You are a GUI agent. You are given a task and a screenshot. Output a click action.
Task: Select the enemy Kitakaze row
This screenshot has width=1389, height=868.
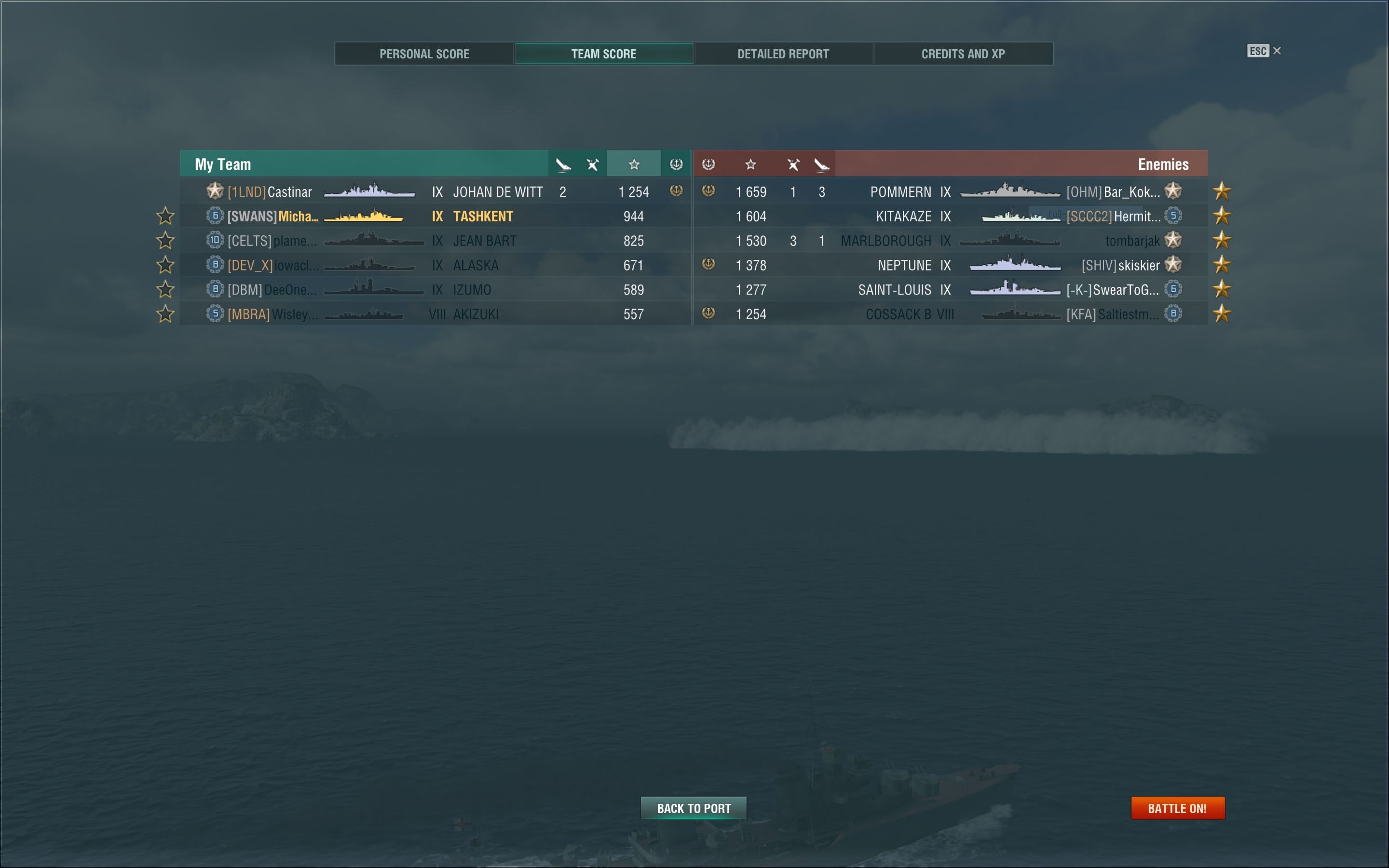click(950, 217)
